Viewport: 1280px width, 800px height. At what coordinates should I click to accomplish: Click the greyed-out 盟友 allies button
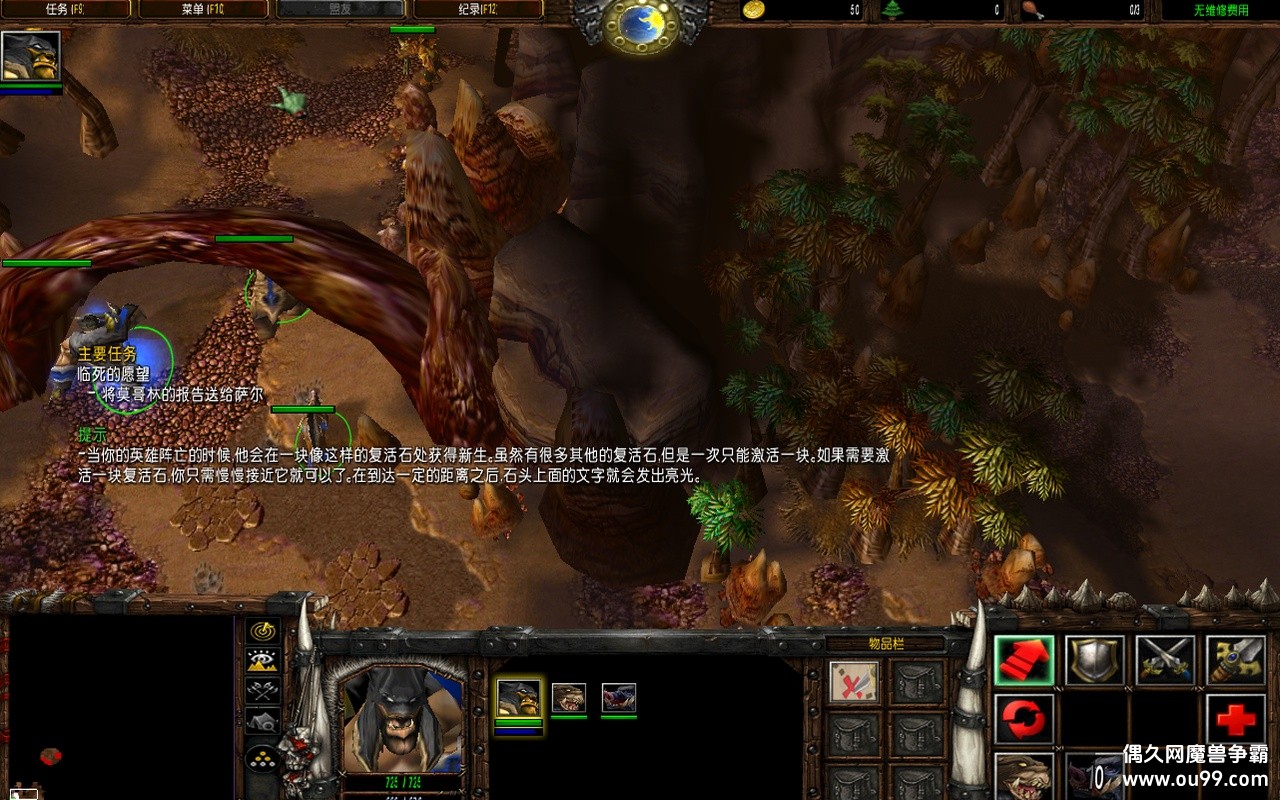pyautogui.click(x=340, y=10)
